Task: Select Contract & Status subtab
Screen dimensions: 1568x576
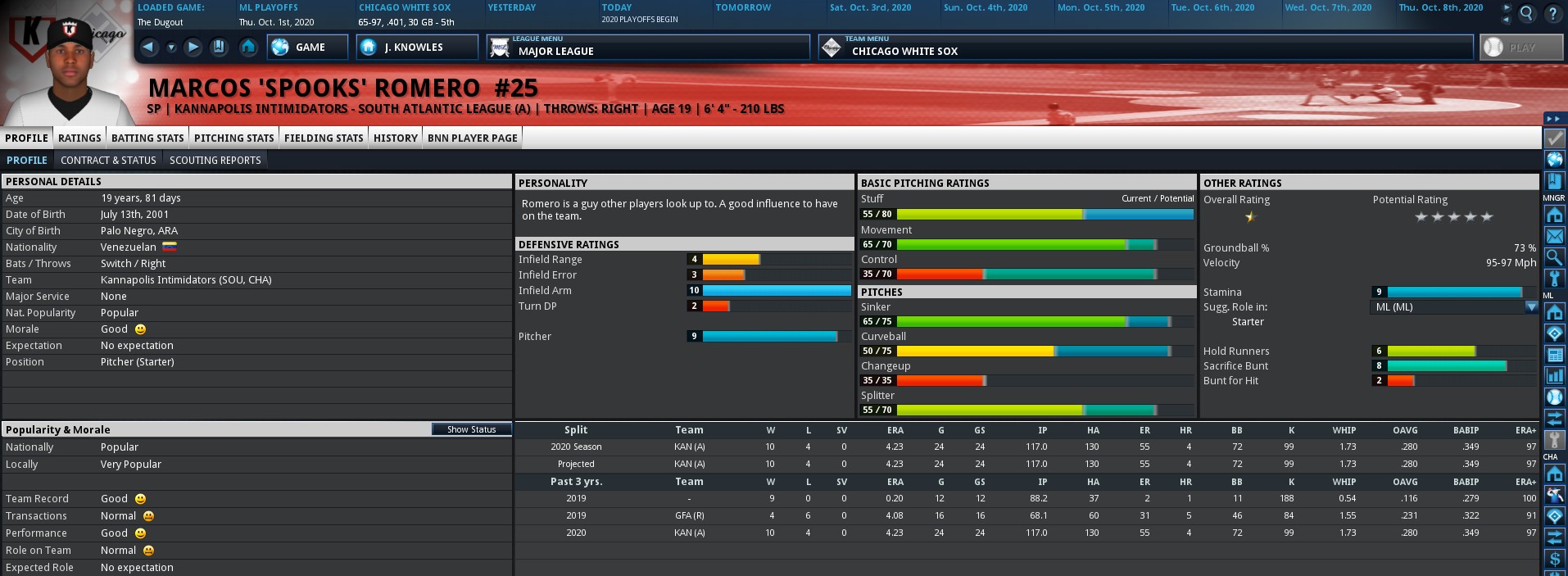Action: [108, 161]
